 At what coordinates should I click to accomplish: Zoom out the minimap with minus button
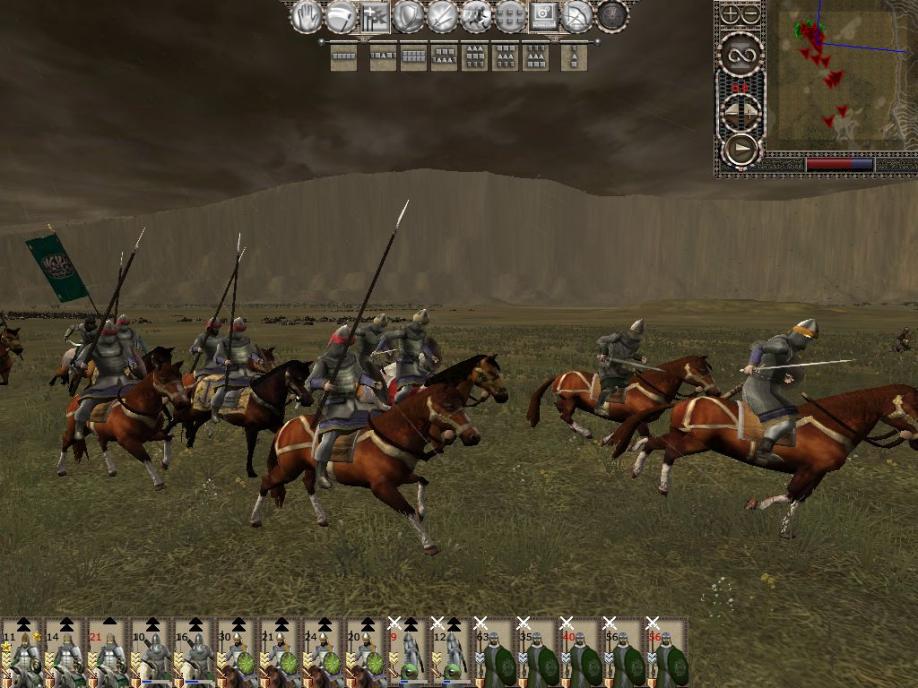pyautogui.click(x=751, y=15)
